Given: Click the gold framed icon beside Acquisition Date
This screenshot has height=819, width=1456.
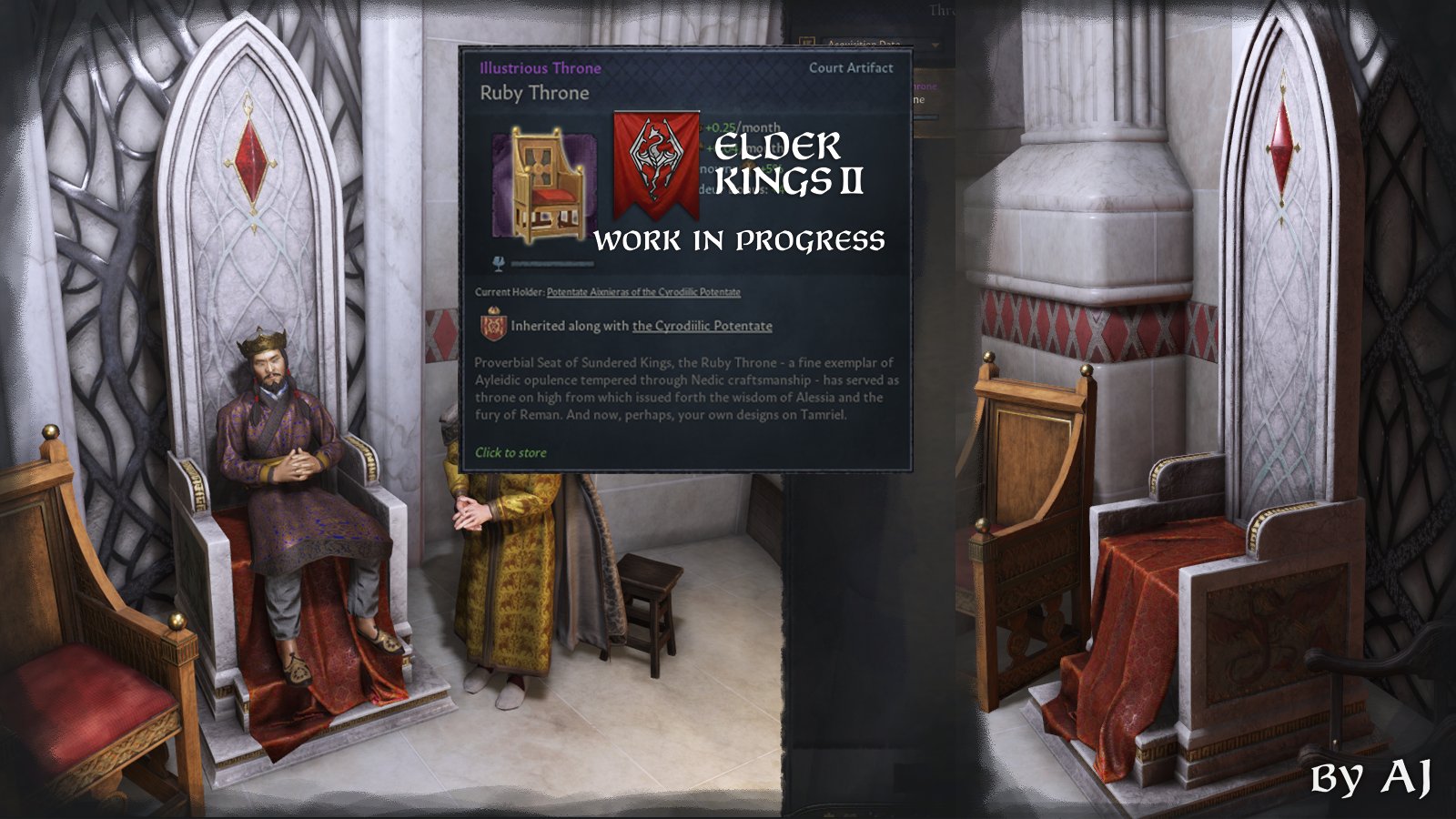Looking at the screenshot, I should point(807,41).
